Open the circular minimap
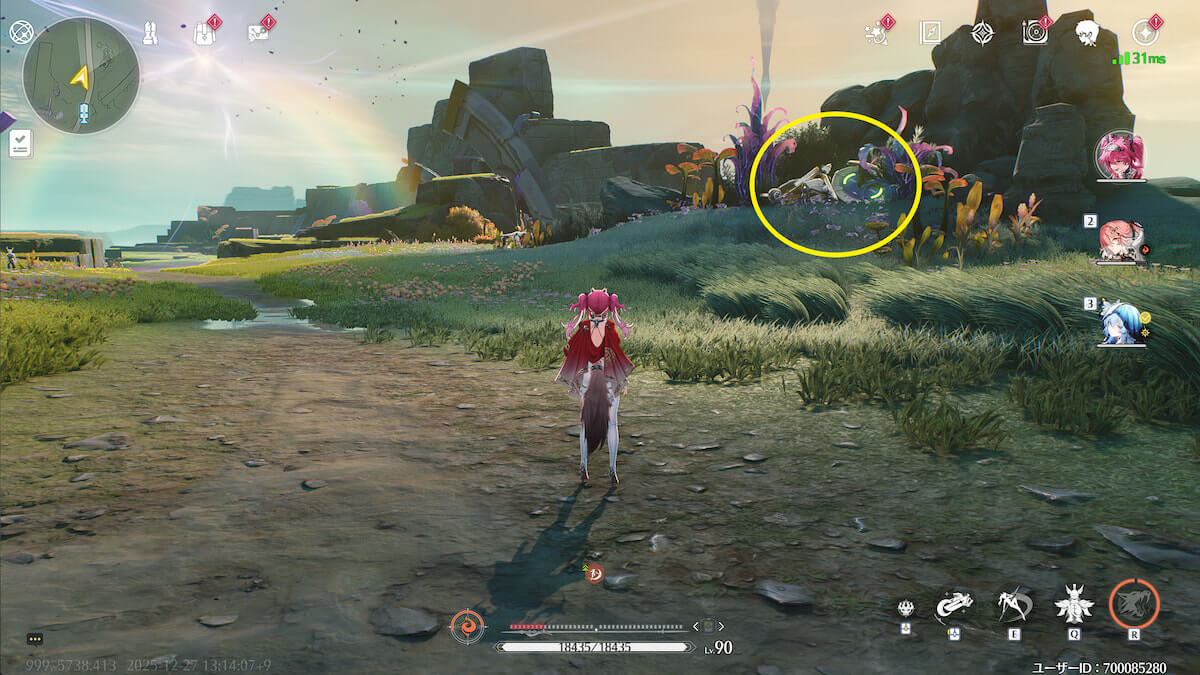The image size is (1200, 675). tap(80, 77)
